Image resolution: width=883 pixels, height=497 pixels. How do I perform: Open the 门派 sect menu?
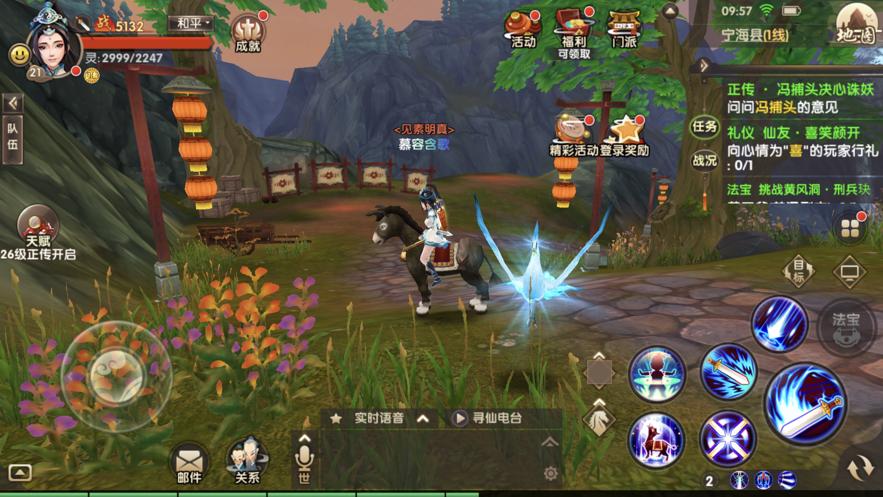(x=624, y=28)
